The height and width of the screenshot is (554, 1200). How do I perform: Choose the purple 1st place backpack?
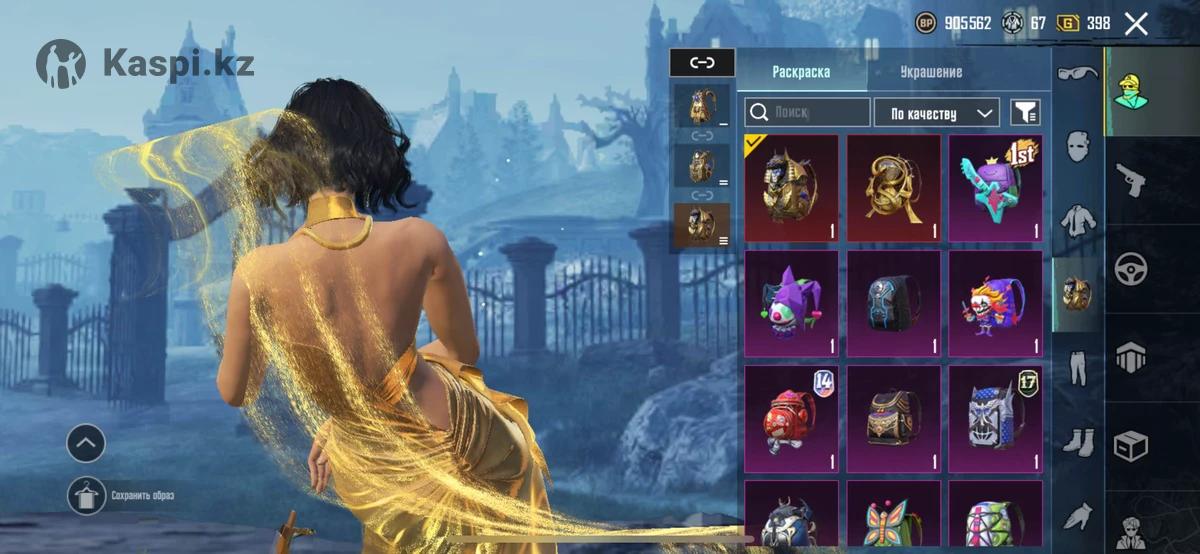(995, 187)
